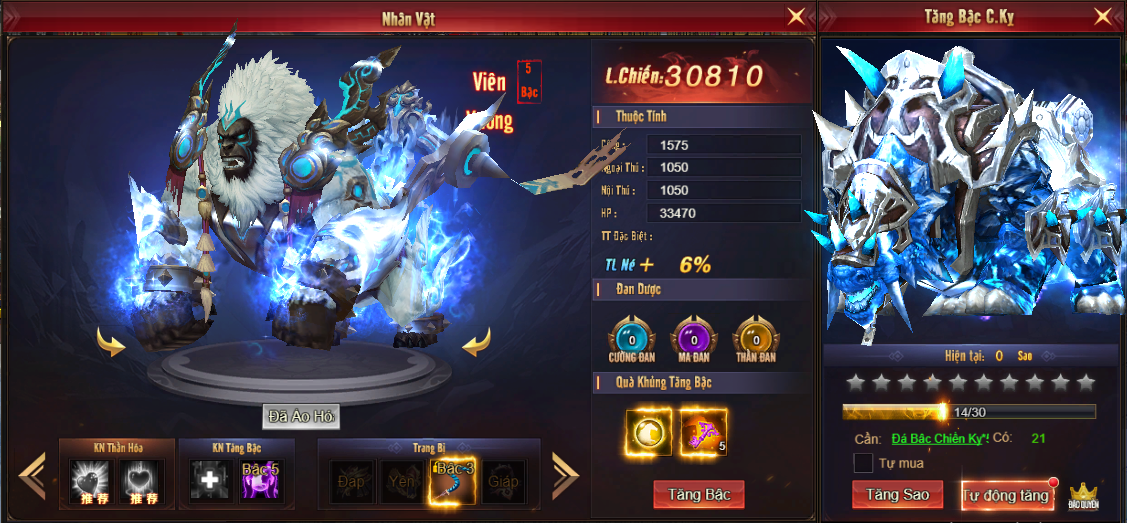Open the Đá Bậc Chiến Kỵ link
The width and height of the screenshot is (1127, 523).
[x=940, y=438]
